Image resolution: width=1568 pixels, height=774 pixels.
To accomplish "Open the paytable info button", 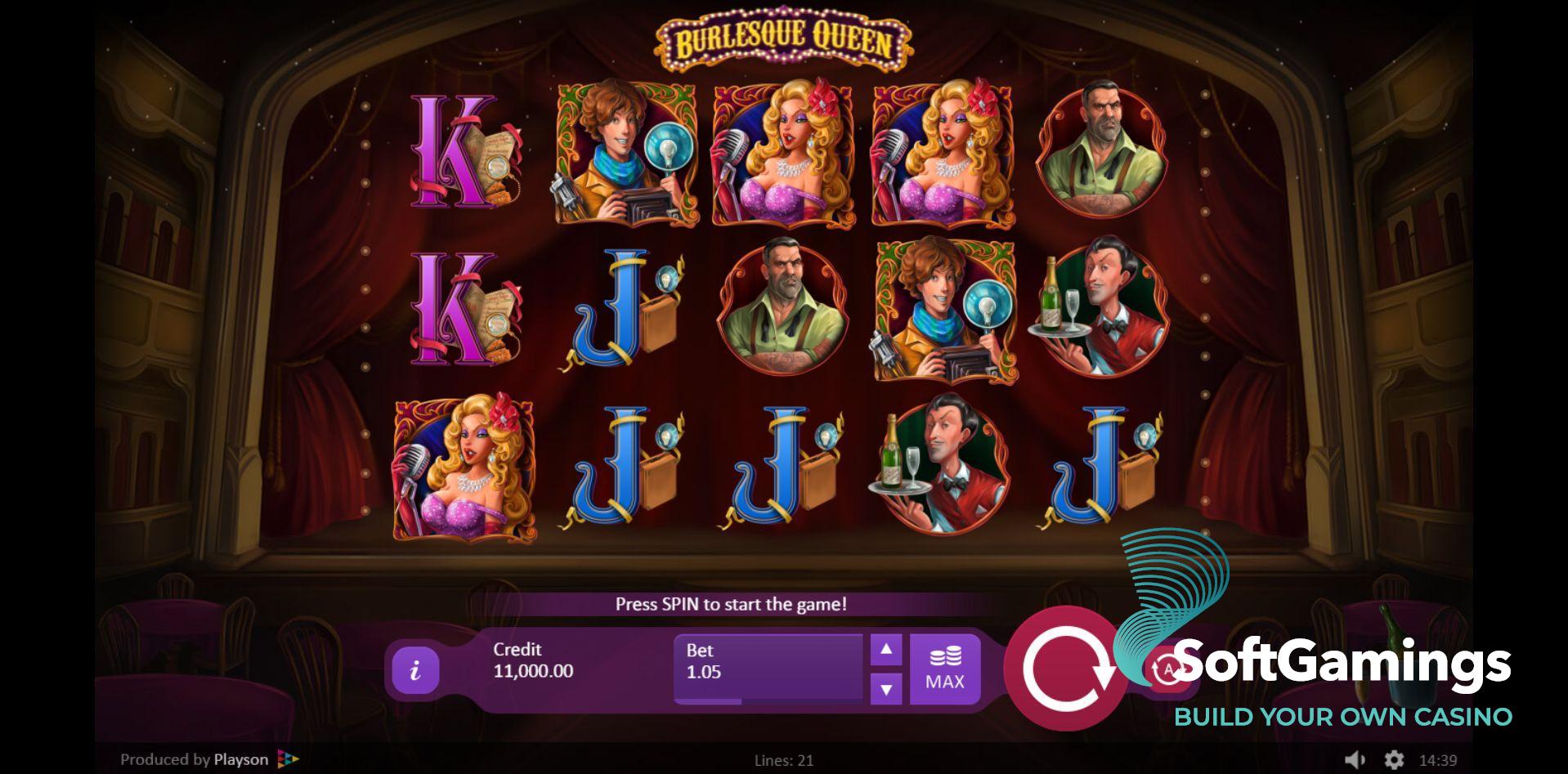I will (415, 670).
